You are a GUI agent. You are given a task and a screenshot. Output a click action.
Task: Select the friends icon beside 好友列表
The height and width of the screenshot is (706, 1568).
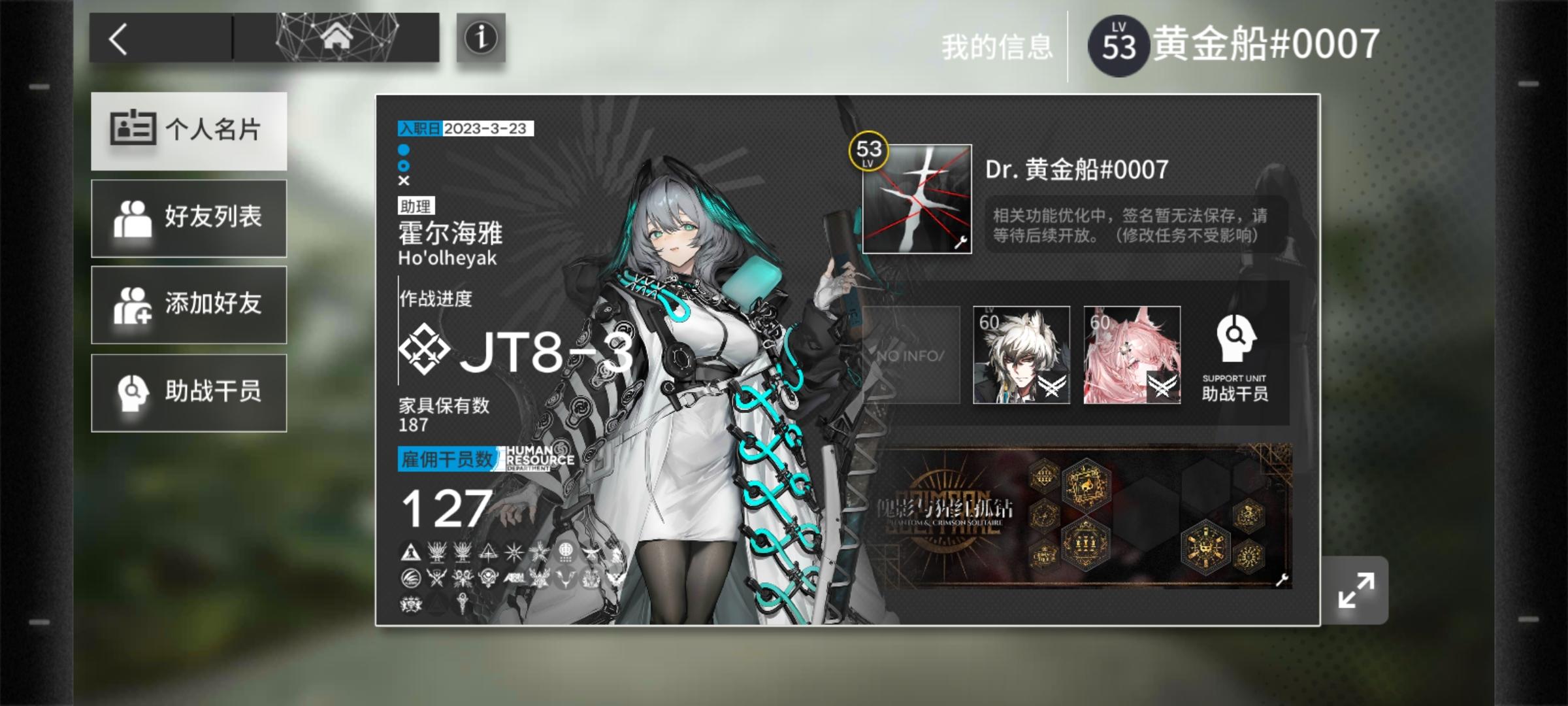tap(136, 218)
